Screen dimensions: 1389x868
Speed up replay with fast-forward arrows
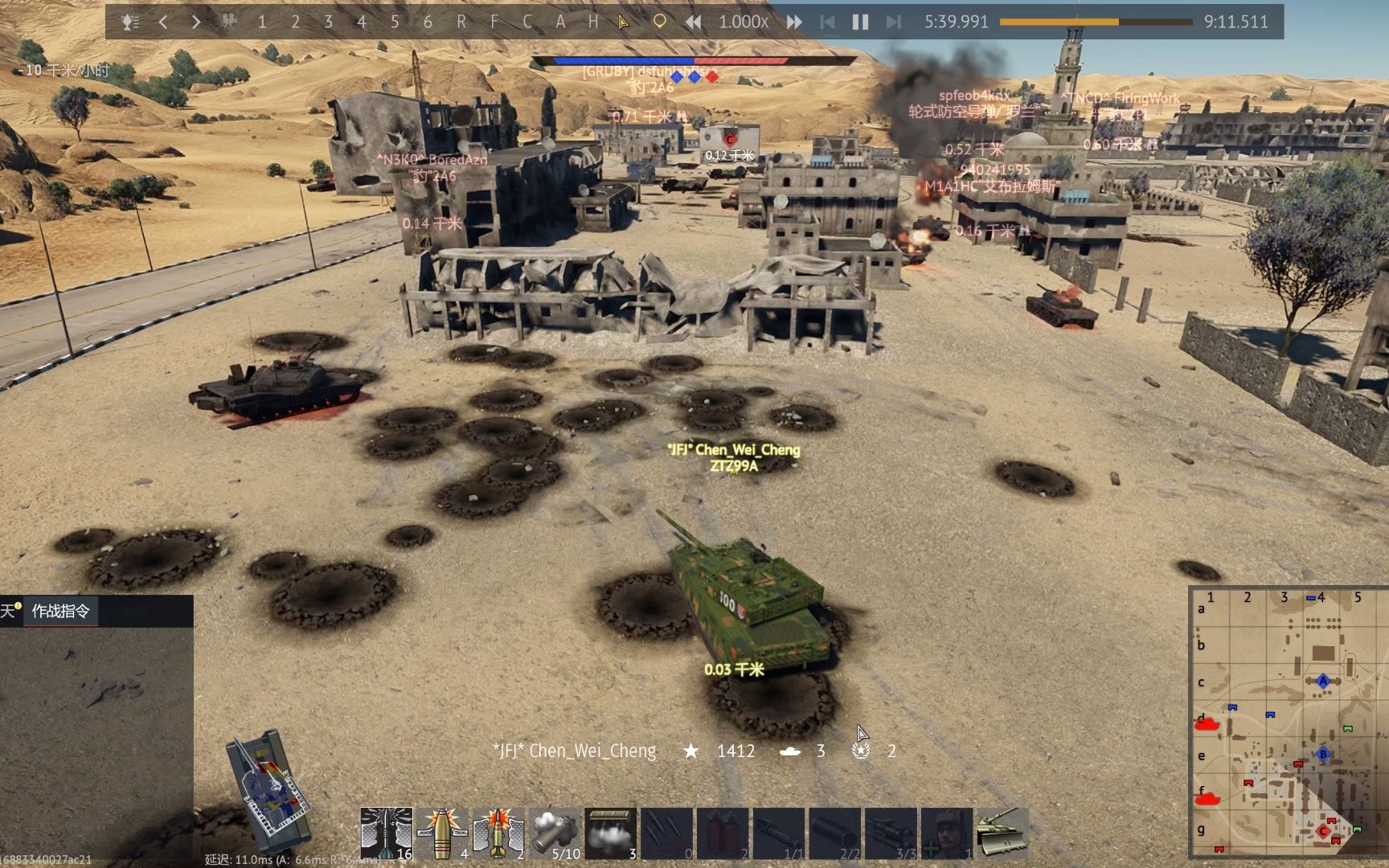coord(794,22)
